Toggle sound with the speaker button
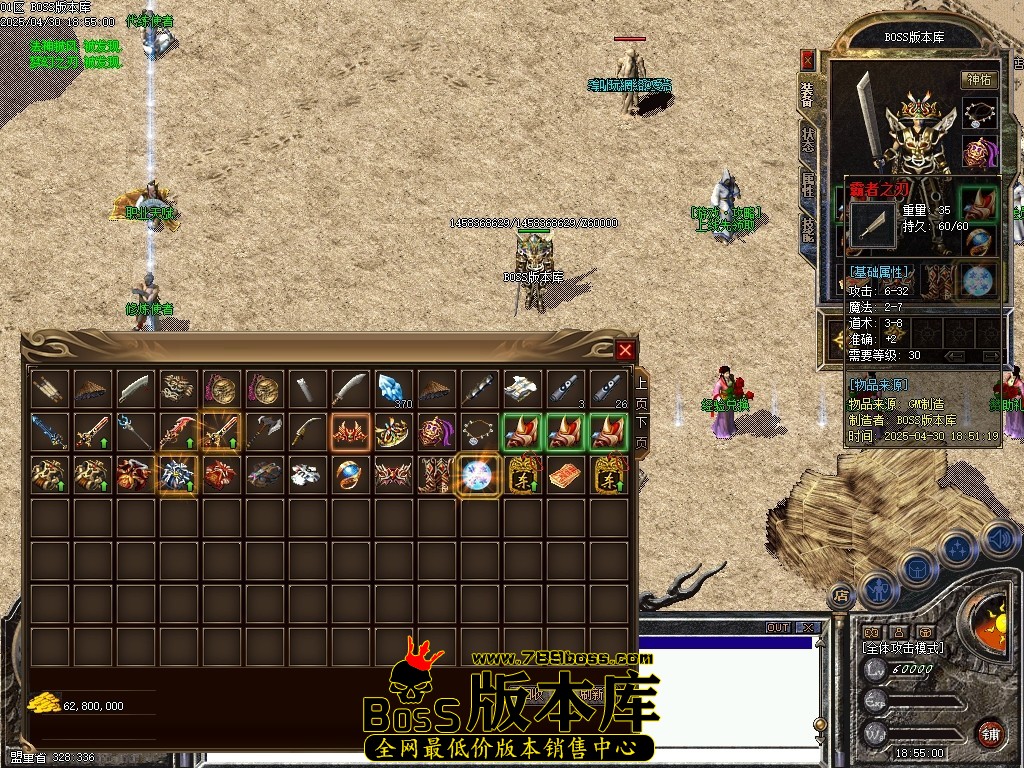 click(x=999, y=540)
